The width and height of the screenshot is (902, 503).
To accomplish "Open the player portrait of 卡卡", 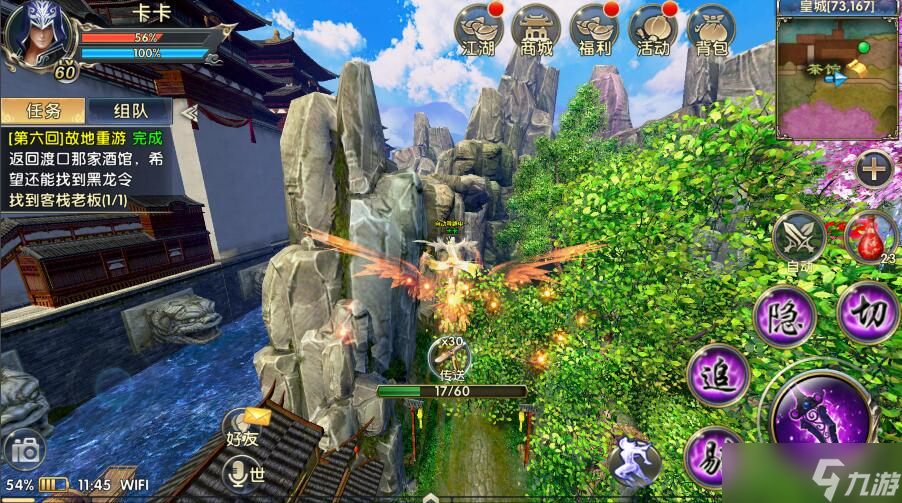I will coord(38,37).
